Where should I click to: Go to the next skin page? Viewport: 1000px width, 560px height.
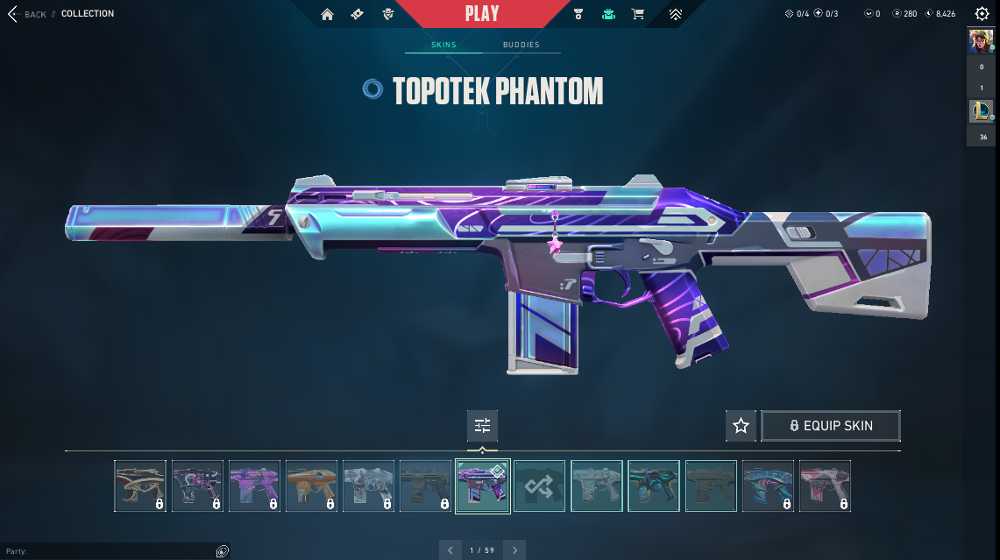click(514, 550)
